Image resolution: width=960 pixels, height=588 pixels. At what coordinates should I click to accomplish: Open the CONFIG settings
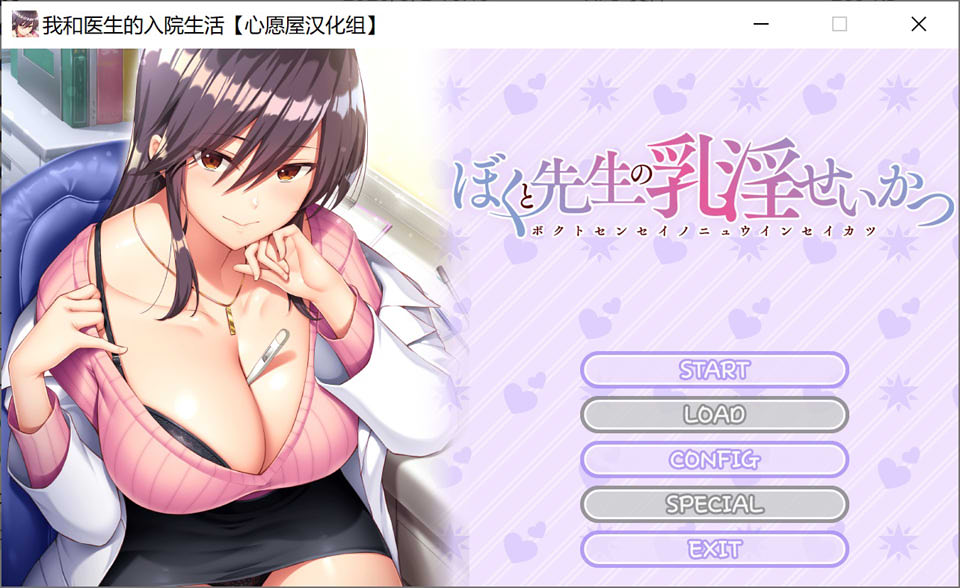point(714,459)
